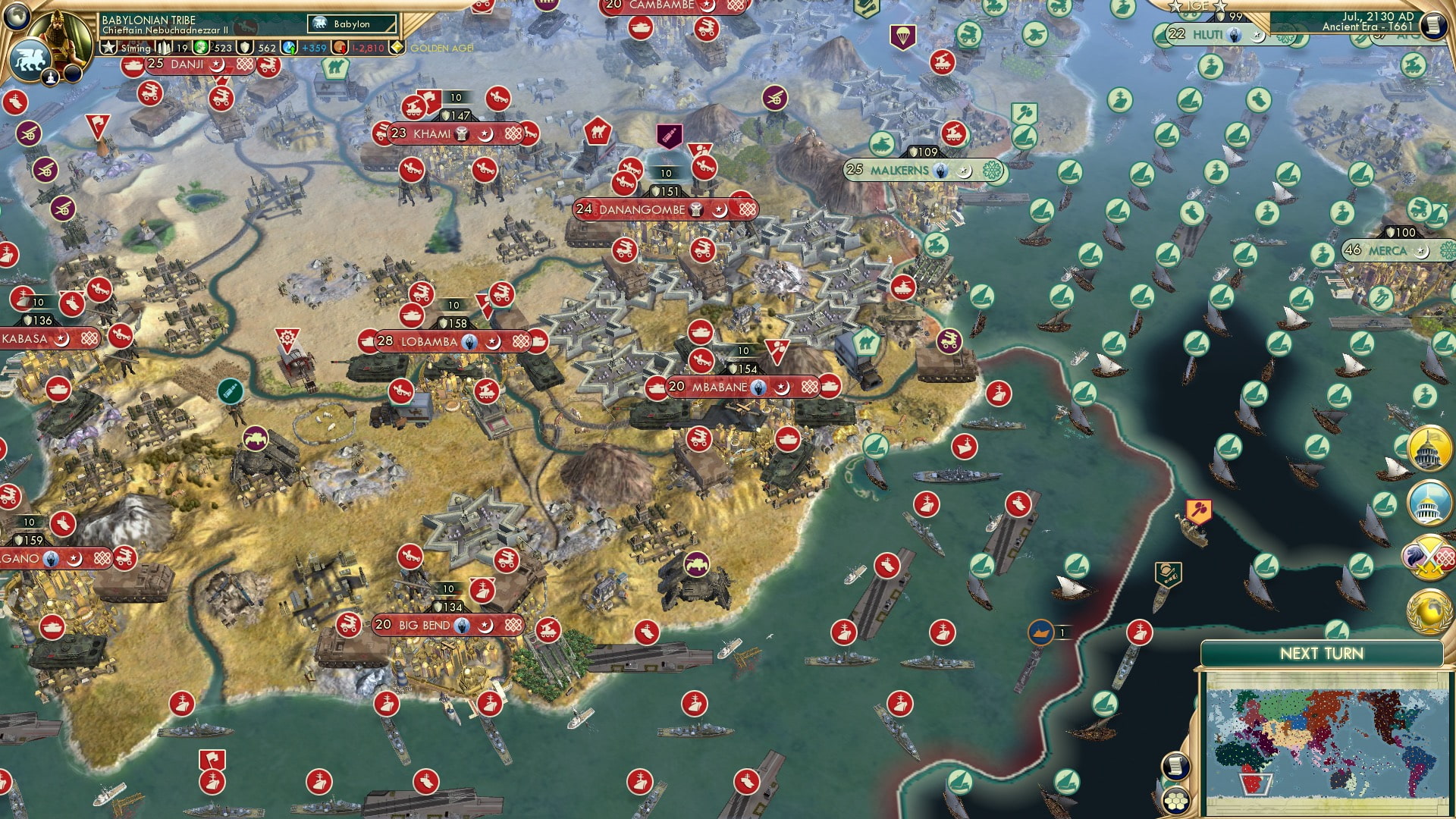Image resolution: width=1456 pixels, height=819 pixels.
Task: Click the scroll notification log icon
Action: tap(1176, 764)
